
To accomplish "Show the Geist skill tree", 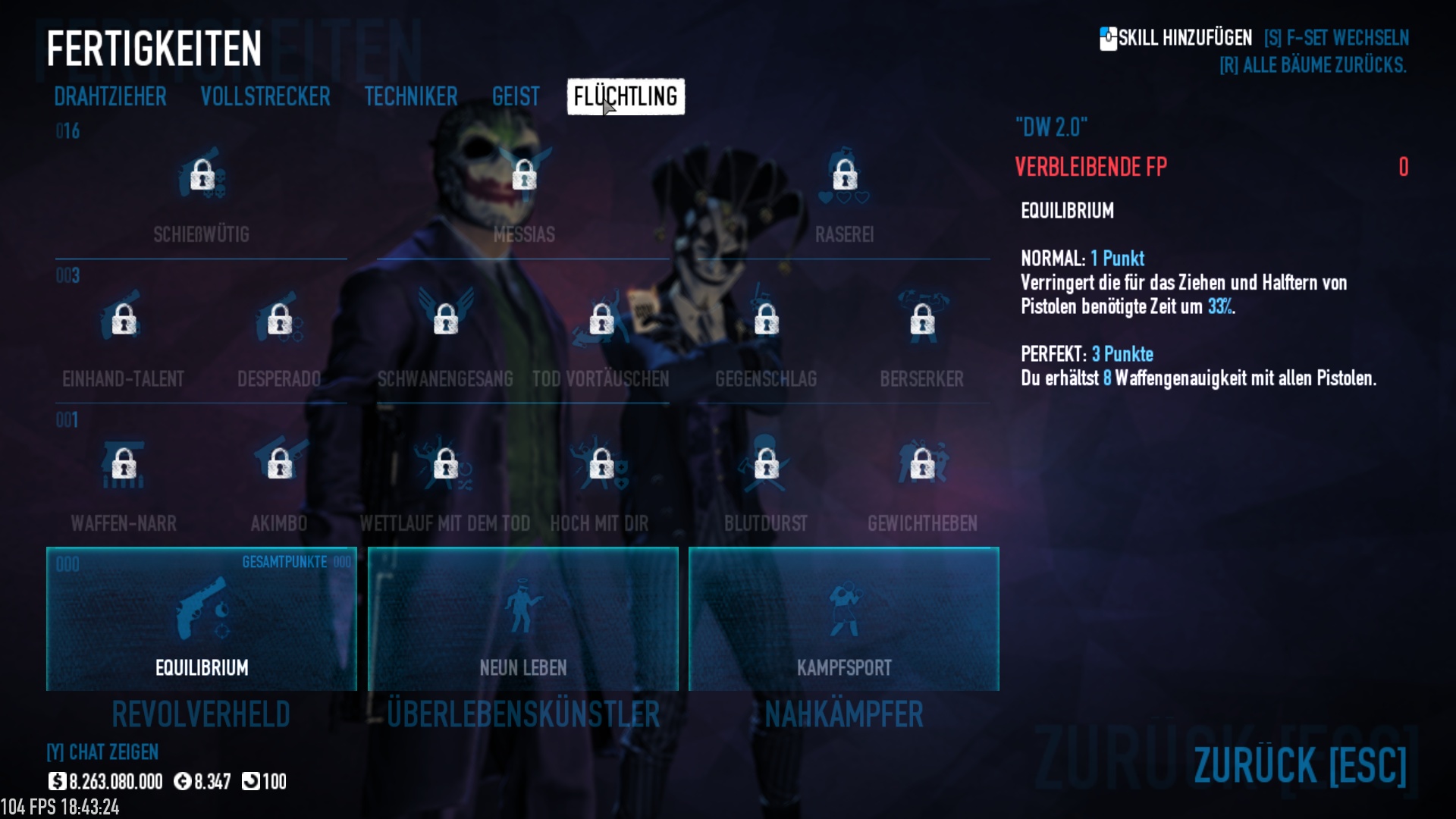I will pos(516,97).
